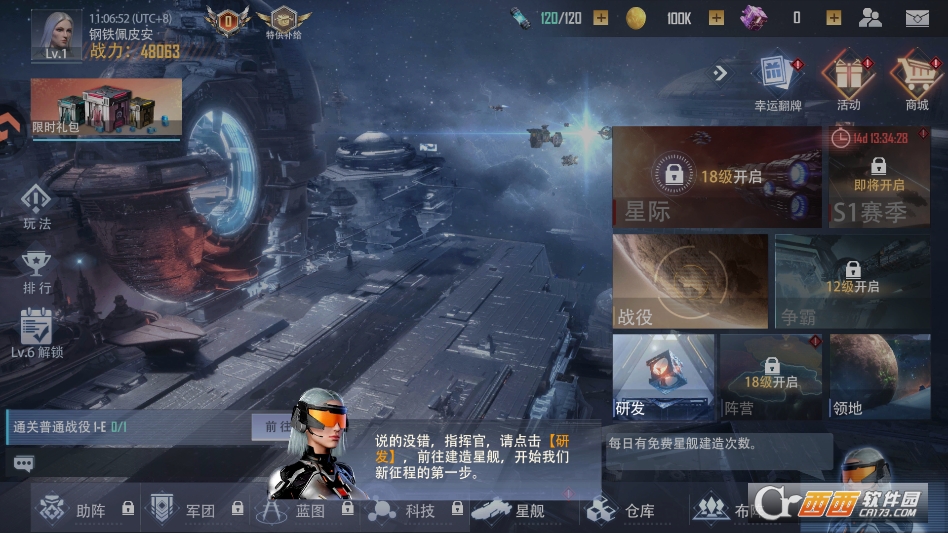
Task: Show the 排行 rankings
Action: 36,270
